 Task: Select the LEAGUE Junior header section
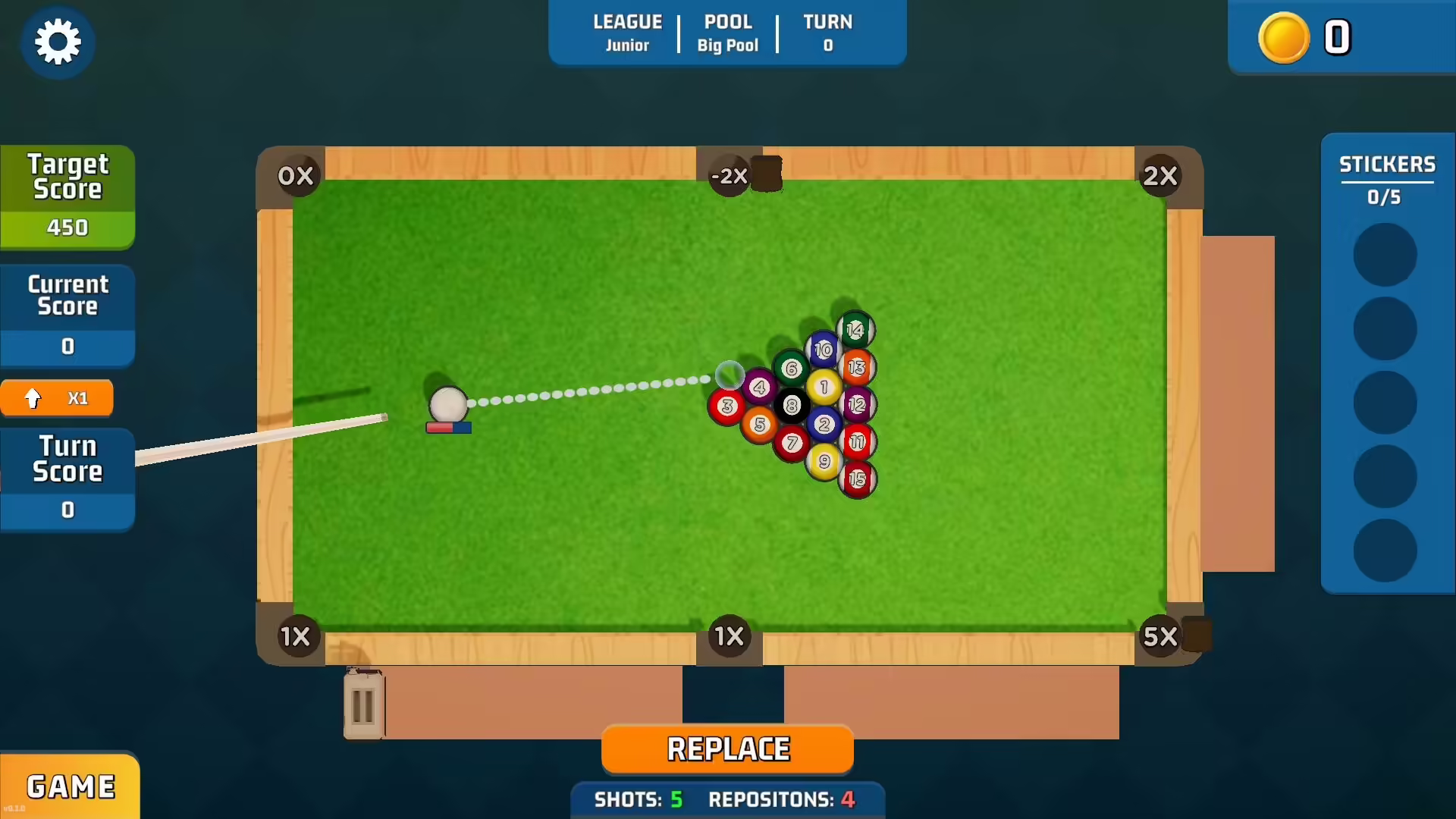pos(627,32)
